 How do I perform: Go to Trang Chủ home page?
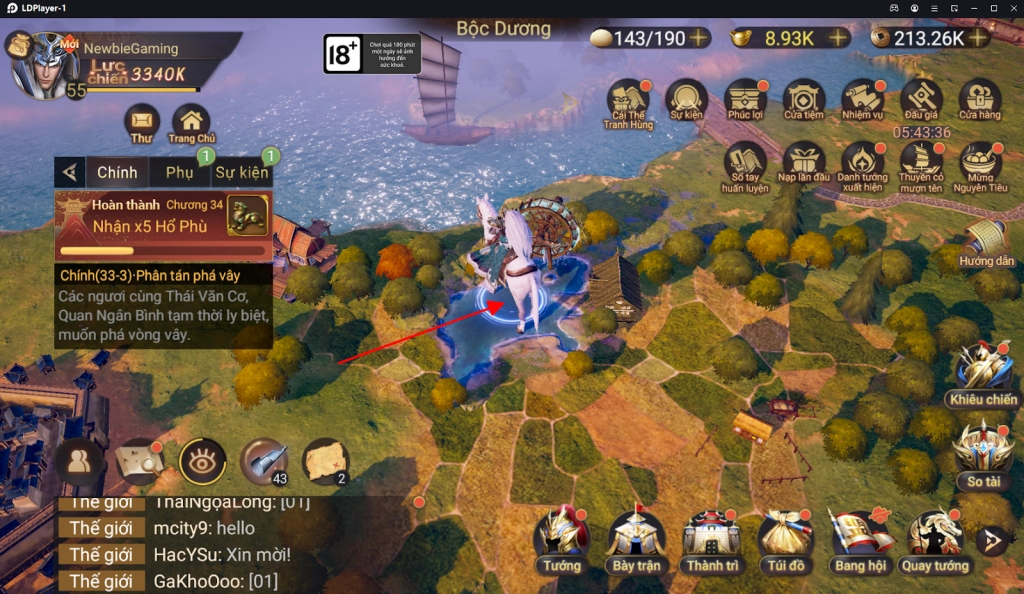[x=191, y=121]
